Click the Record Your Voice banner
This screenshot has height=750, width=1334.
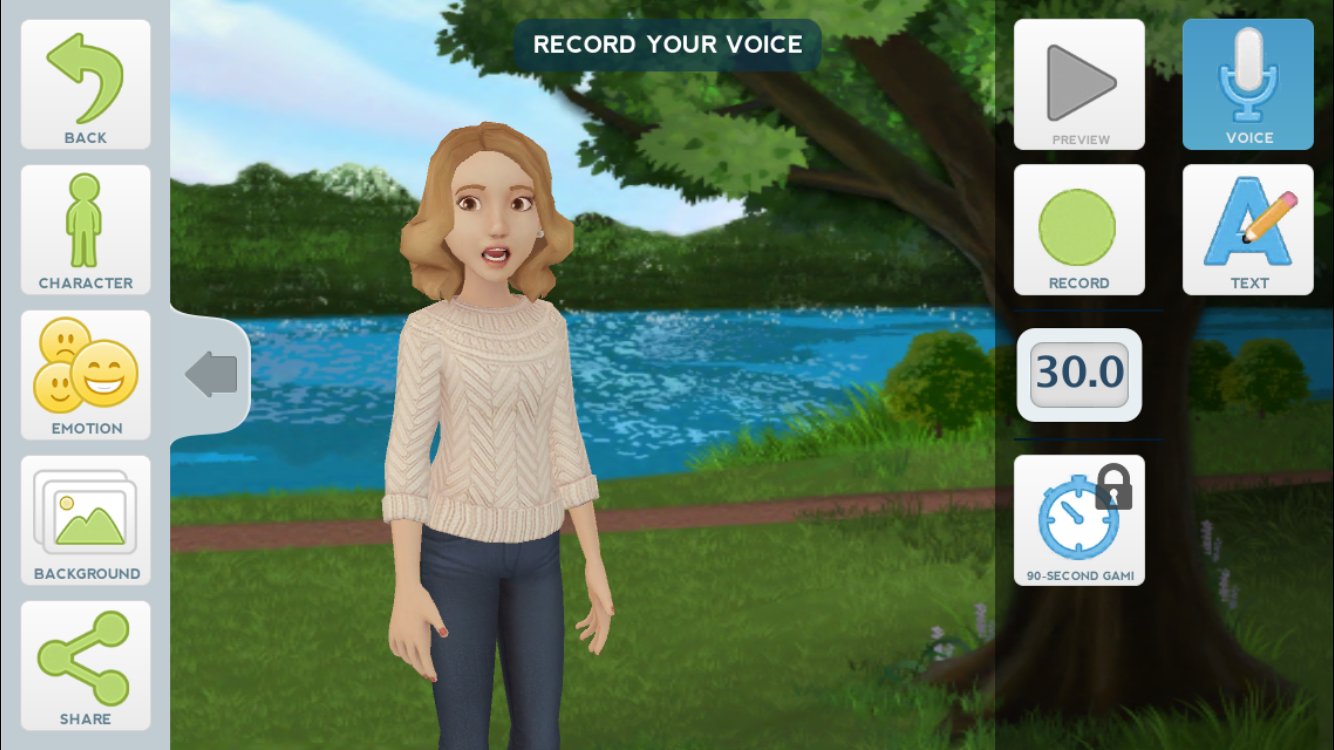[666, 44]
